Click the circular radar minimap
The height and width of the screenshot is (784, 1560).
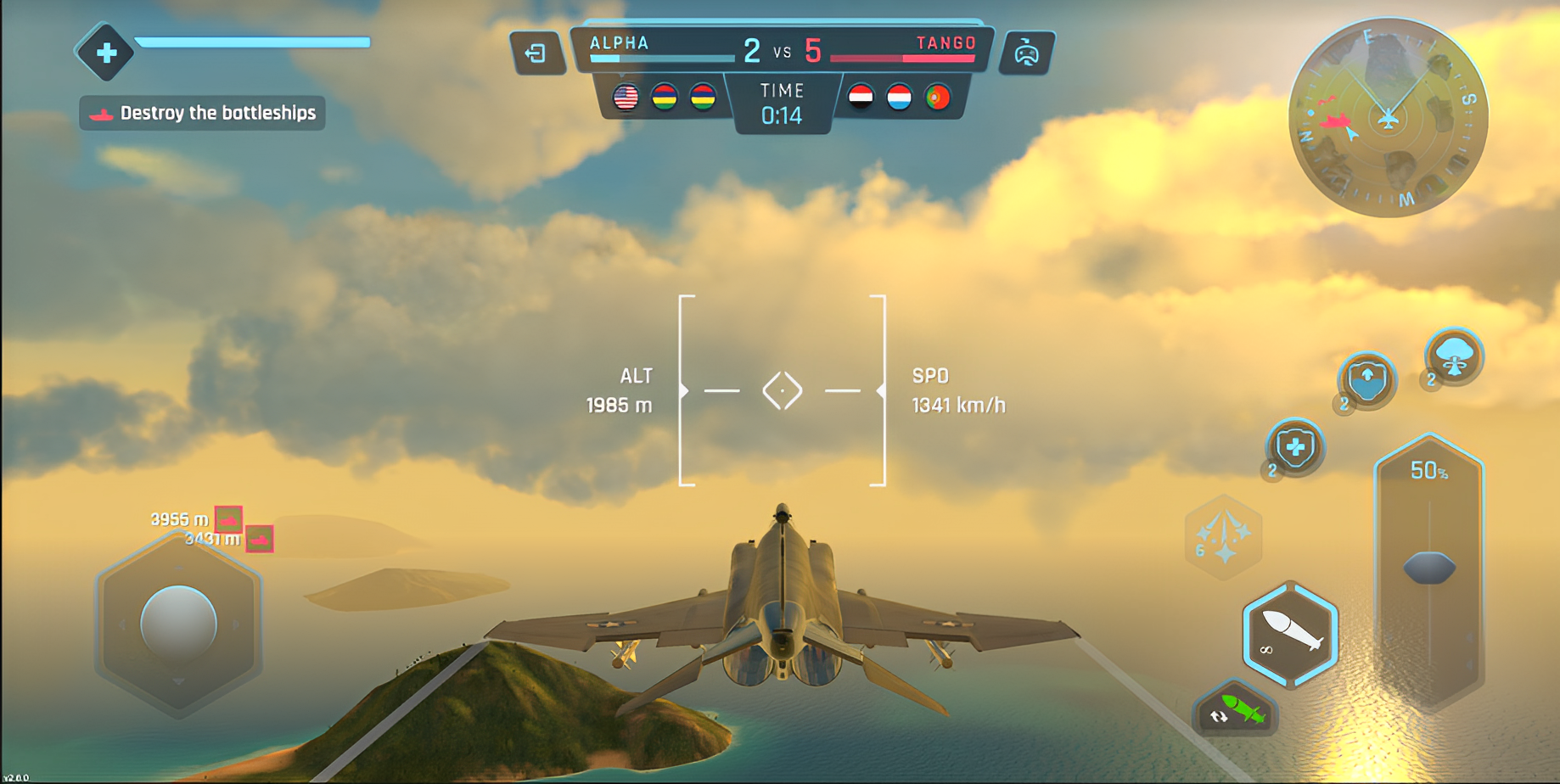coord(1388,117)
